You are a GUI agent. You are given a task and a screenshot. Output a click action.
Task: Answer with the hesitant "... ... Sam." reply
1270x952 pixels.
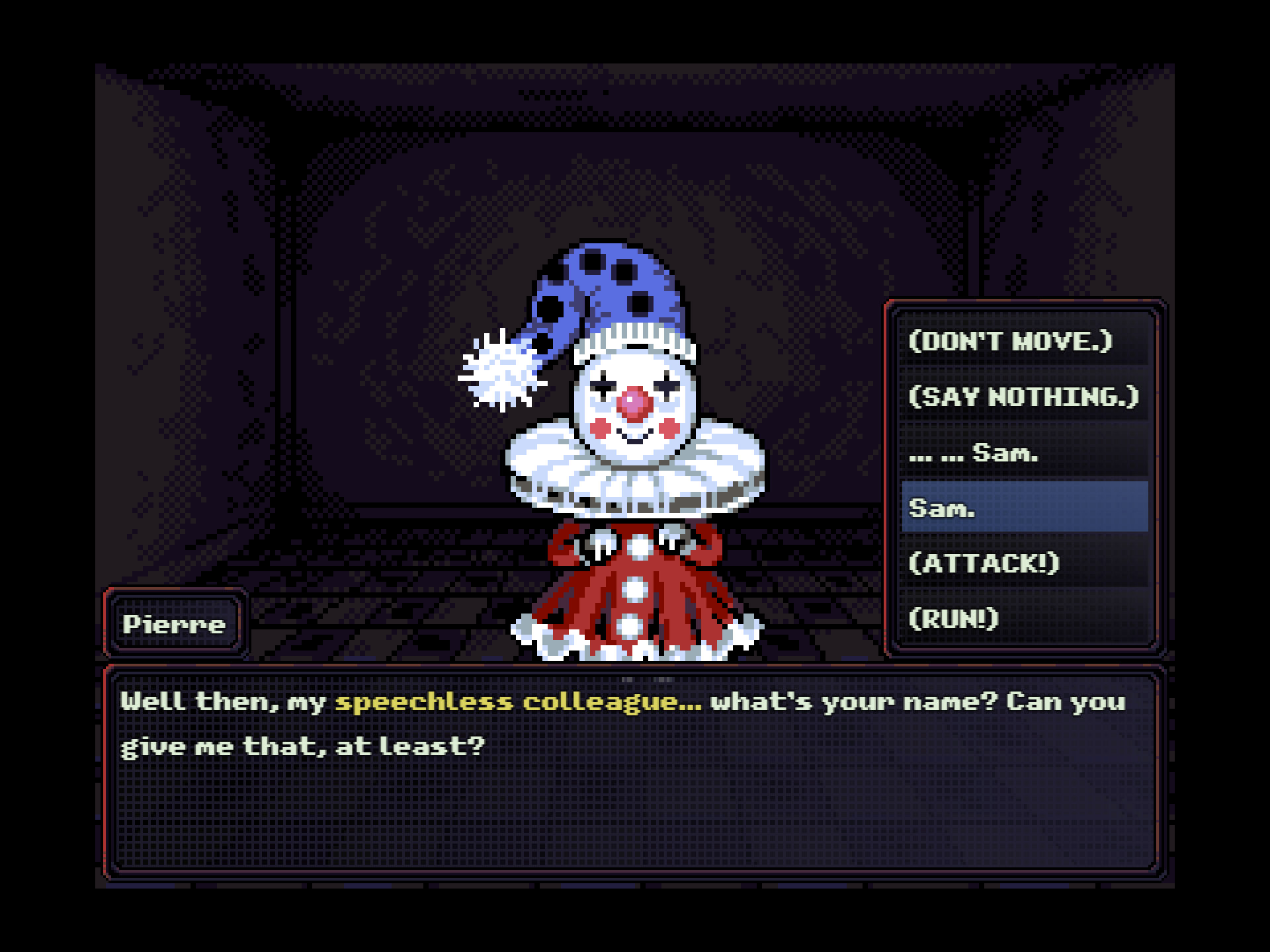coord(1024,453)
